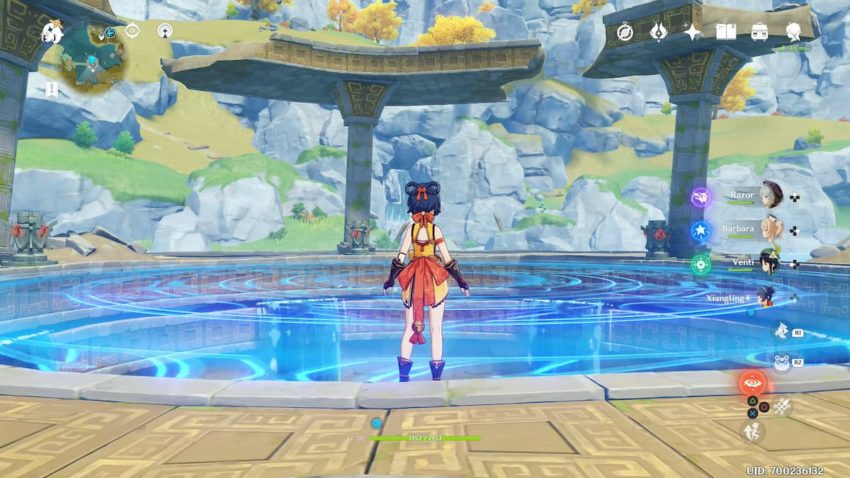Open the character profile head icon
The height and width of the screenshot is (478, 850).
pos(794,32)
